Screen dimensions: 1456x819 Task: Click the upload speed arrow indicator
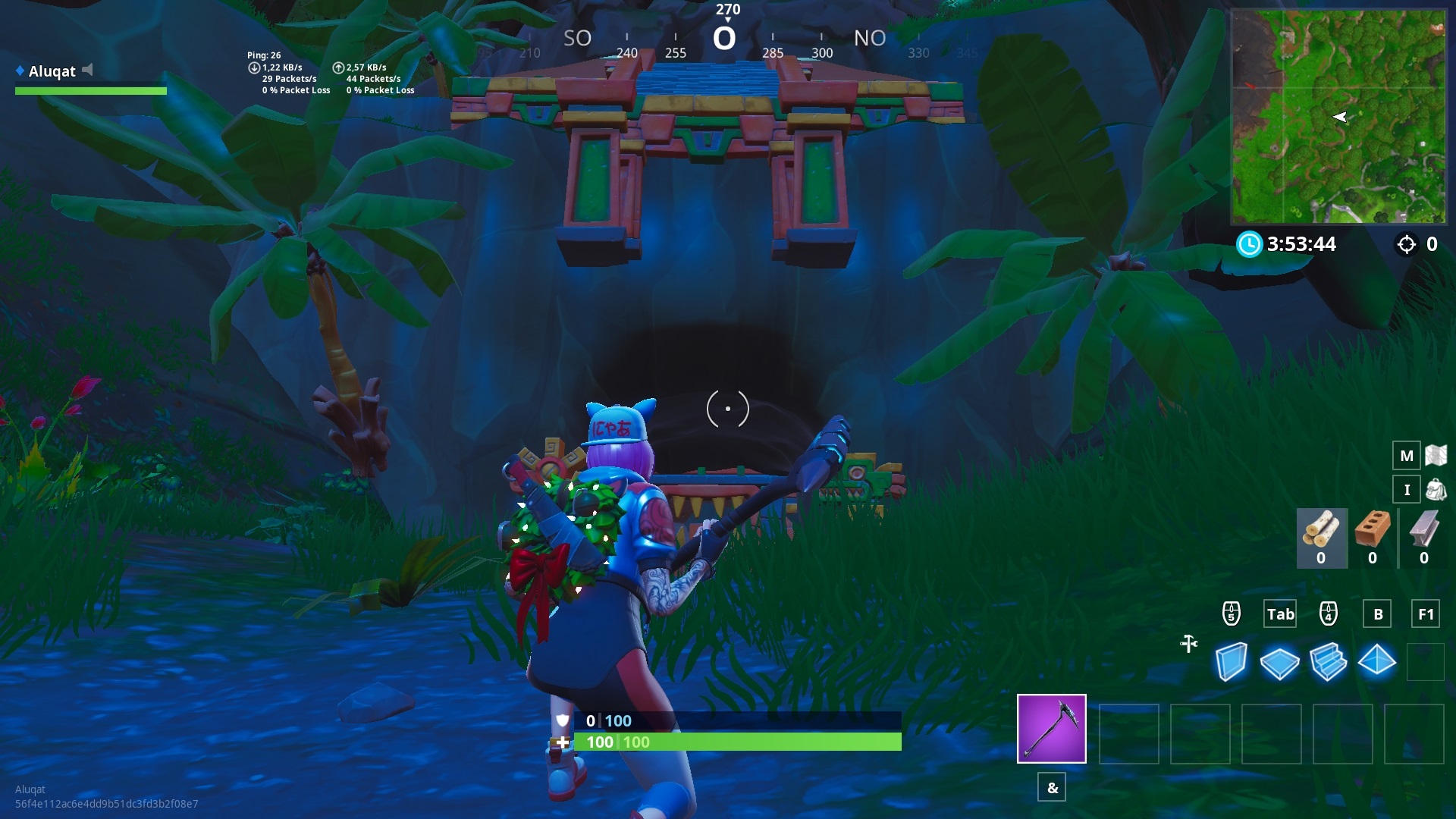coord(339,67)
